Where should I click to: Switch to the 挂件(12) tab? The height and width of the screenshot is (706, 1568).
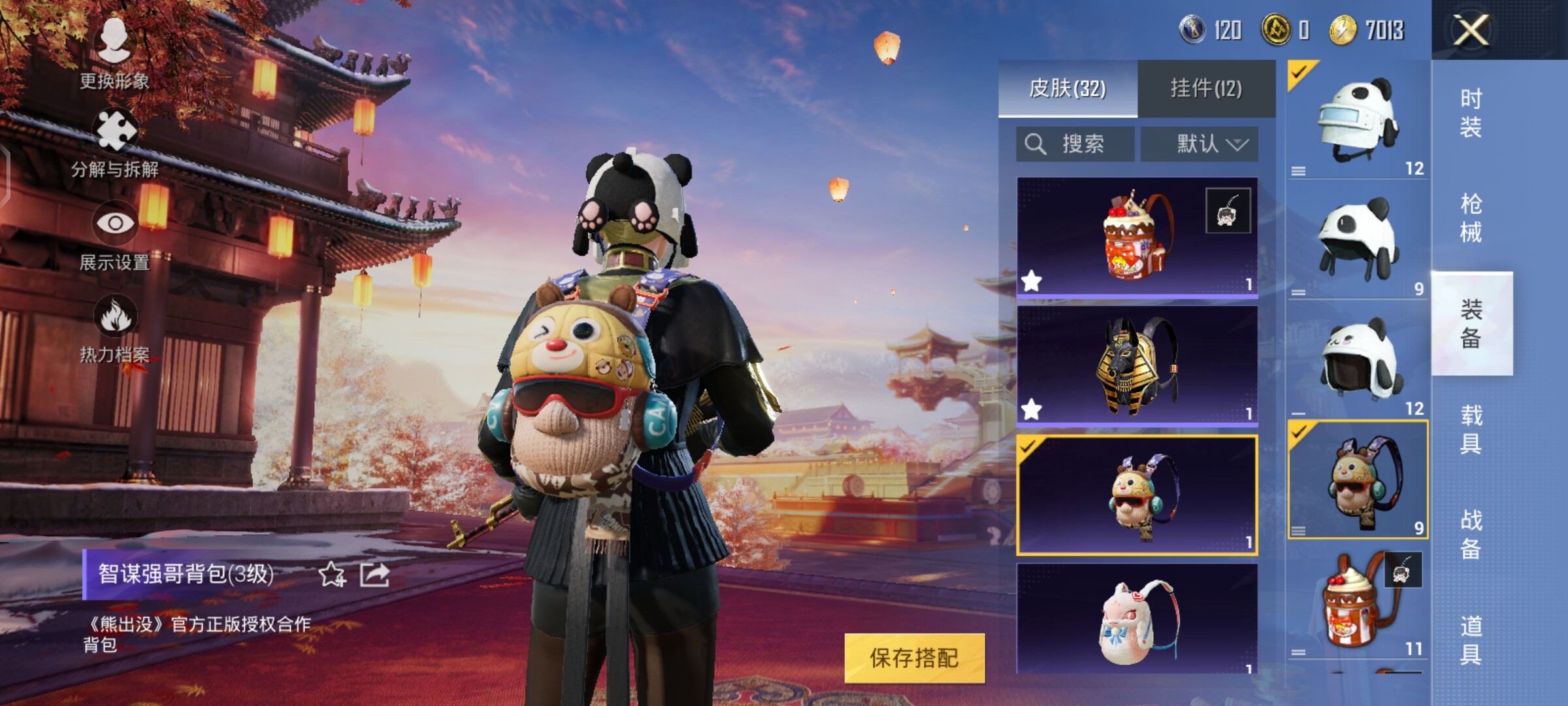1206,88
